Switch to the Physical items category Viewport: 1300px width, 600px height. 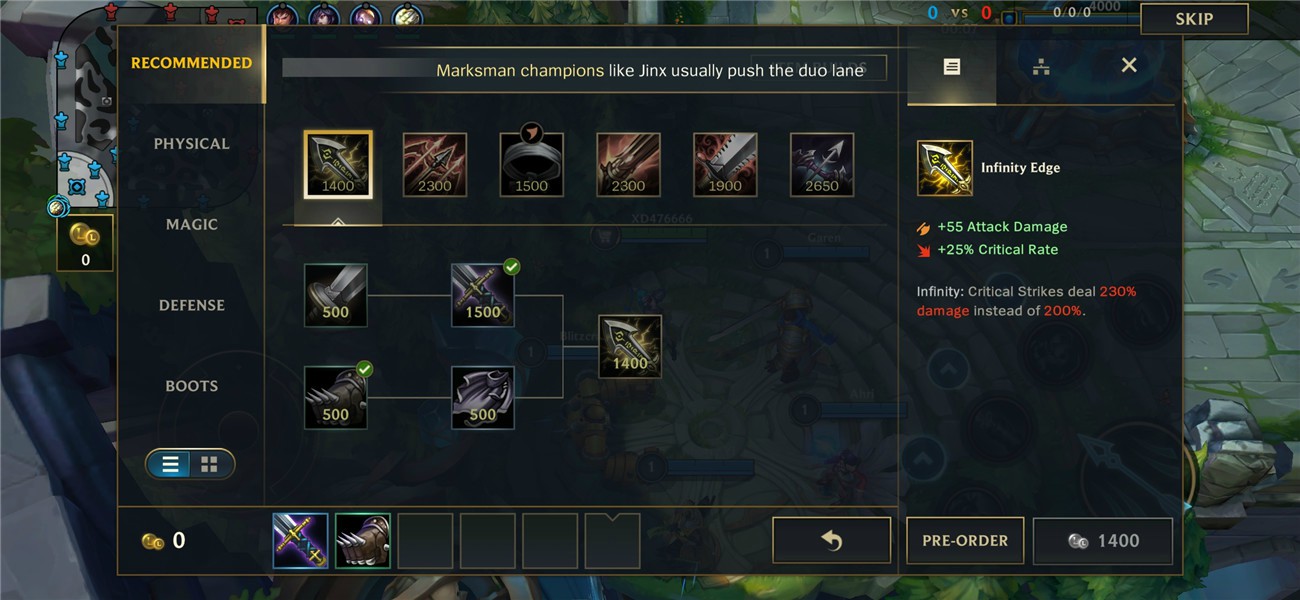point(191,144)
